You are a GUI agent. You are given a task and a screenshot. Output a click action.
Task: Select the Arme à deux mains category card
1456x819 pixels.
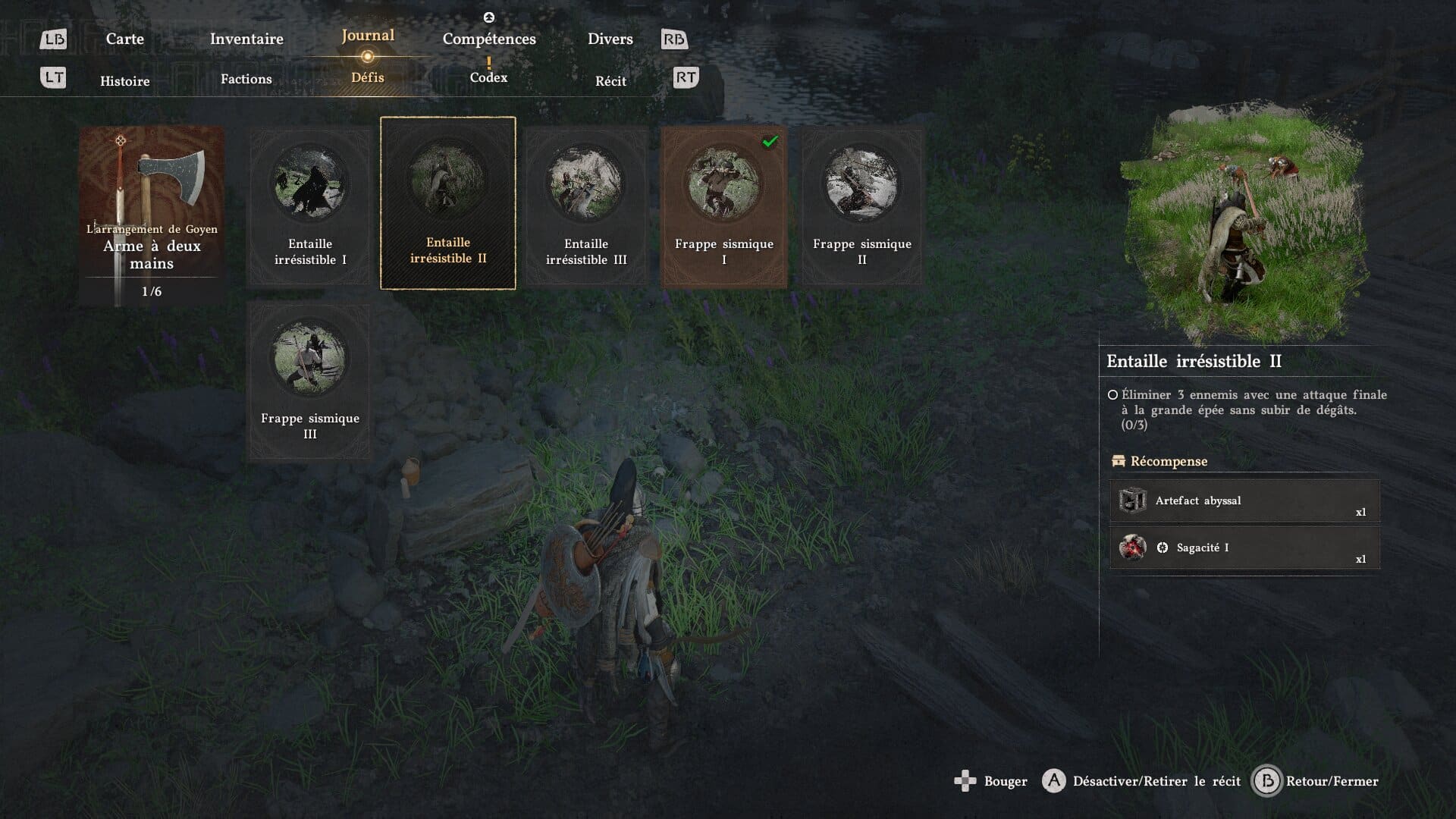tap(152, 216)
